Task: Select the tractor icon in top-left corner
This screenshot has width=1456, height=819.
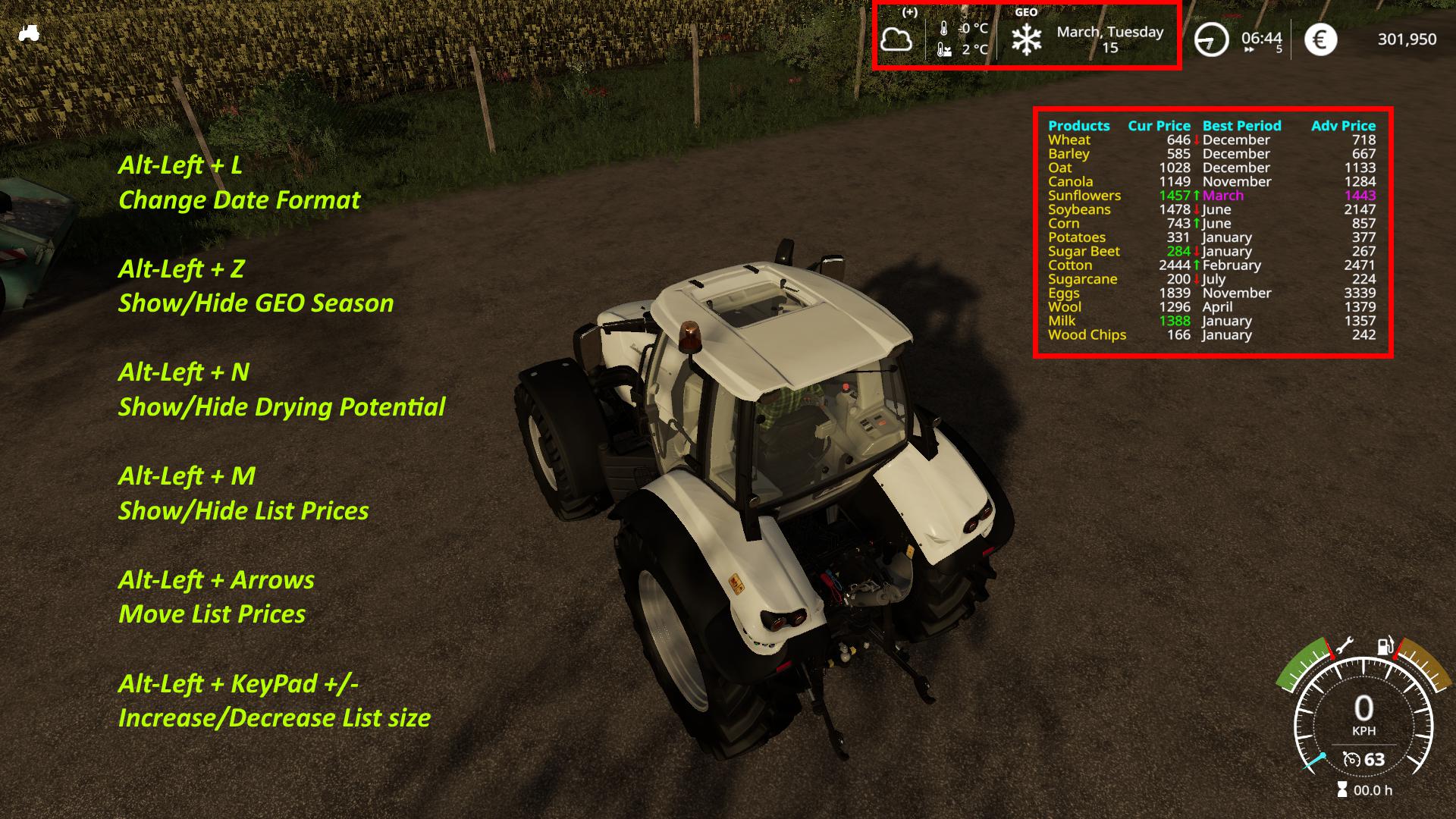Action: pyautogui.click(x=28, y=33)
